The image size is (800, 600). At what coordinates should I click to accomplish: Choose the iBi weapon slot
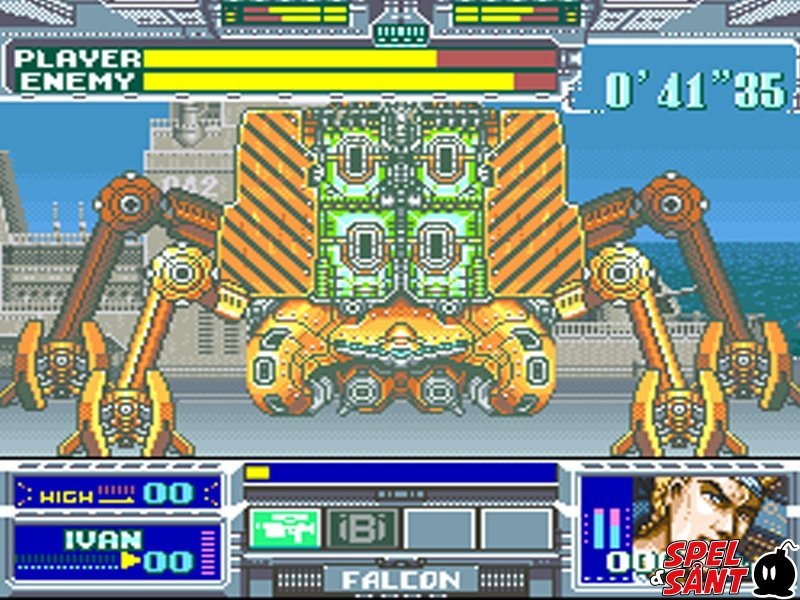click(363, 528)
